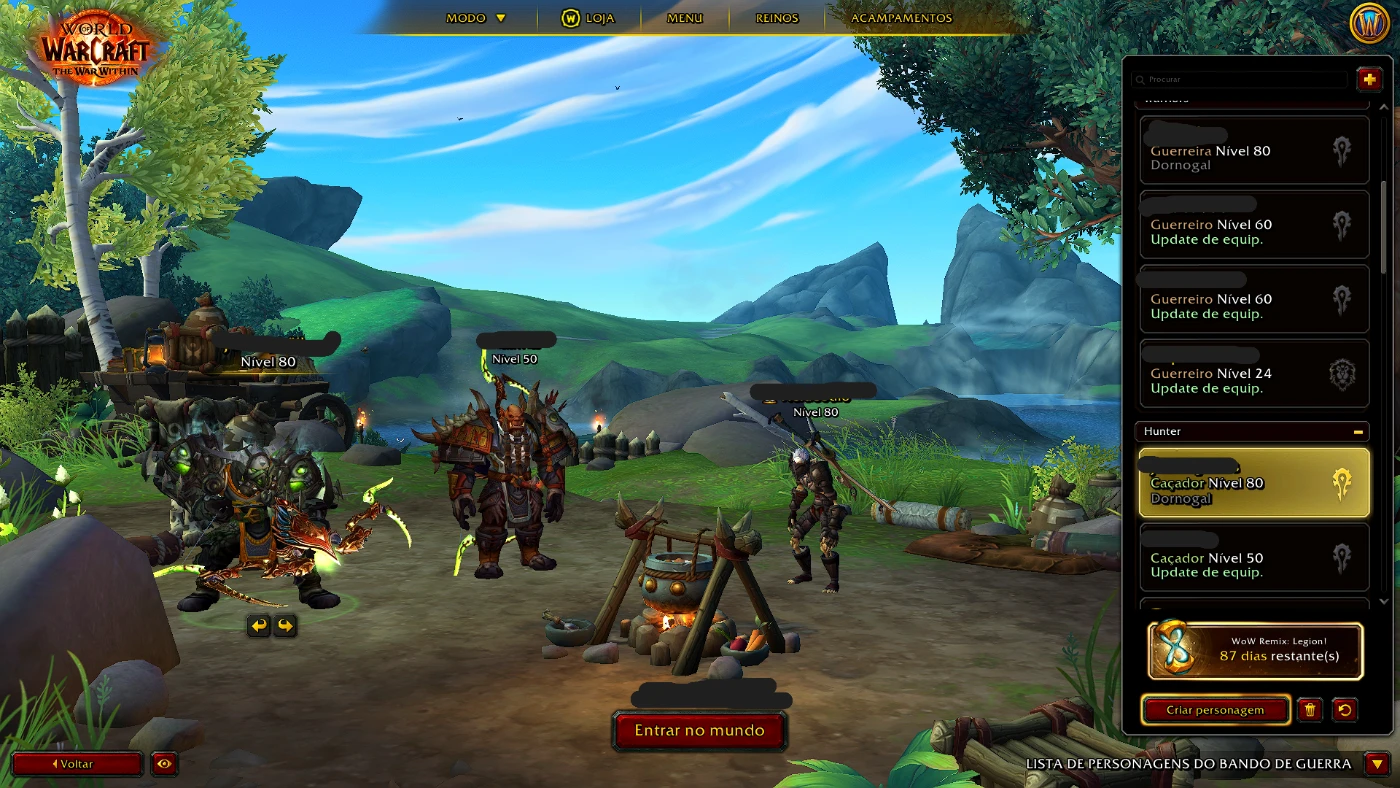
Task: Collapse the Hunter class group with the minus control
Action: (1358, 431)
